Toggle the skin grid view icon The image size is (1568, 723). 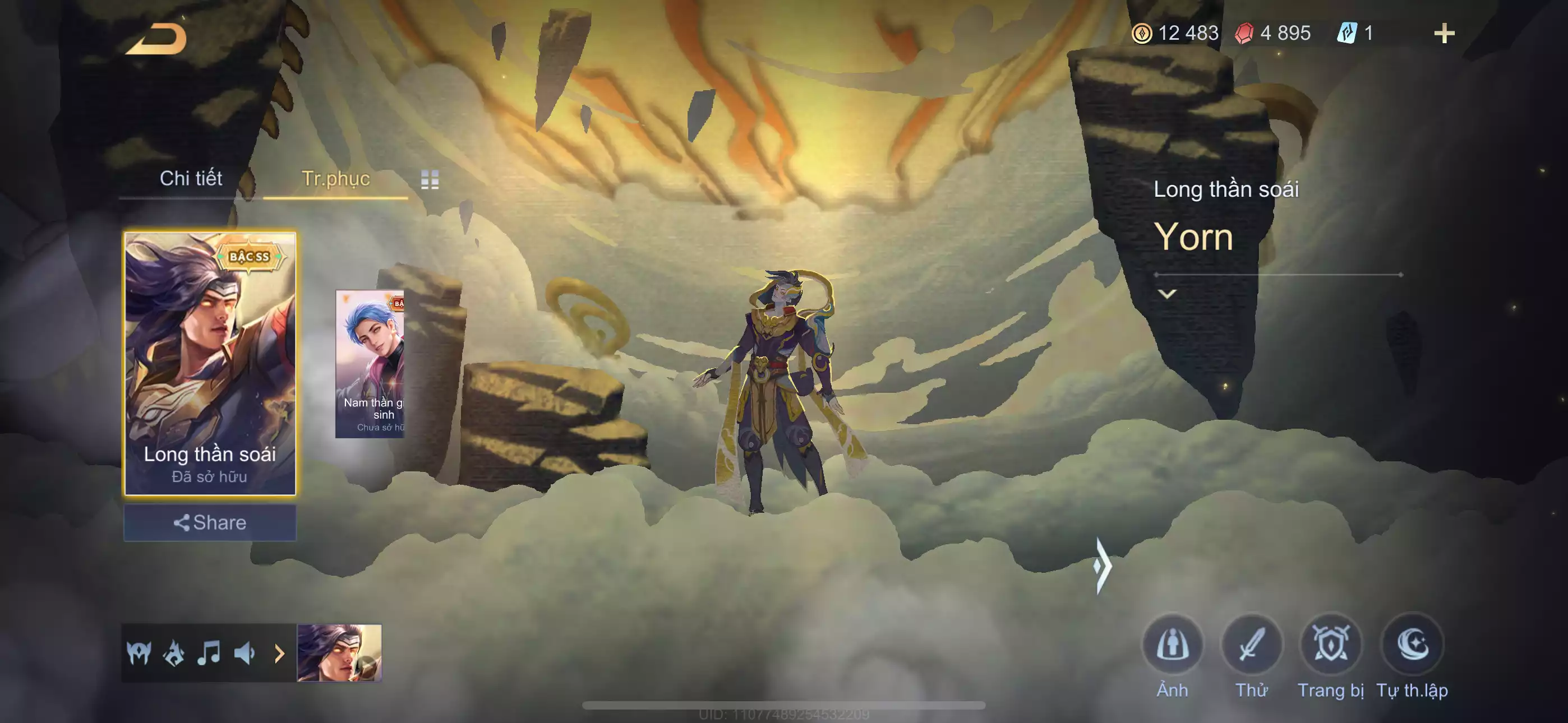[430, 179]
